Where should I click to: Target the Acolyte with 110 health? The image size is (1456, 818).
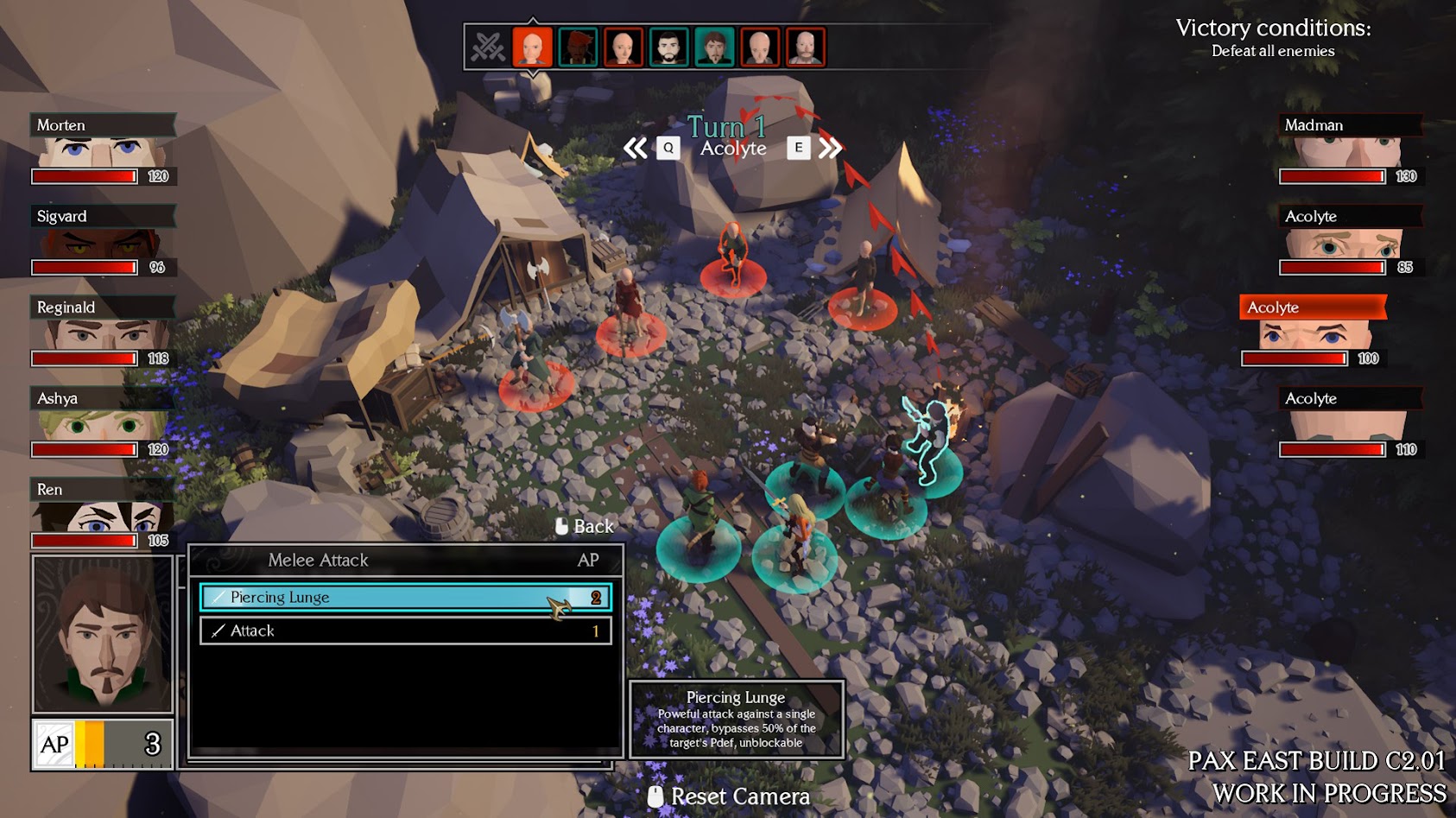[1351, 422]
